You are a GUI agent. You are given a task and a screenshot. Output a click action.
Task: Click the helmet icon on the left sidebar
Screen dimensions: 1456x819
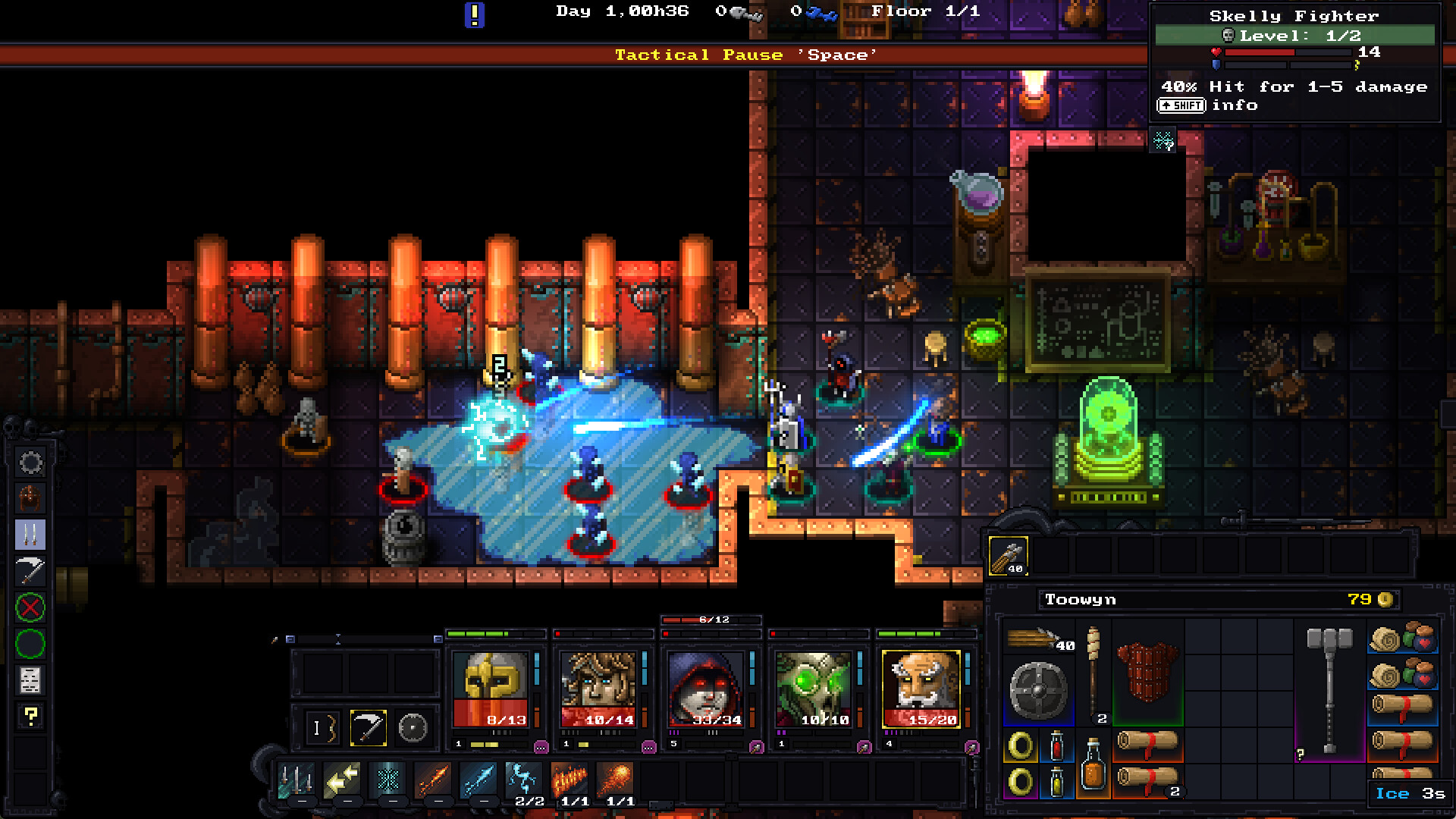[x=29, y=497]
